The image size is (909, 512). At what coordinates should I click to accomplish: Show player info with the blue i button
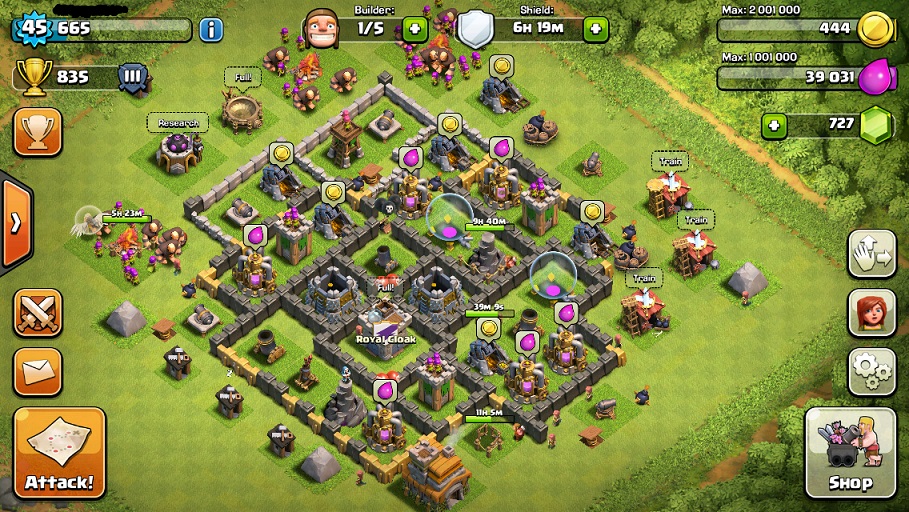[x=211, y=29]
